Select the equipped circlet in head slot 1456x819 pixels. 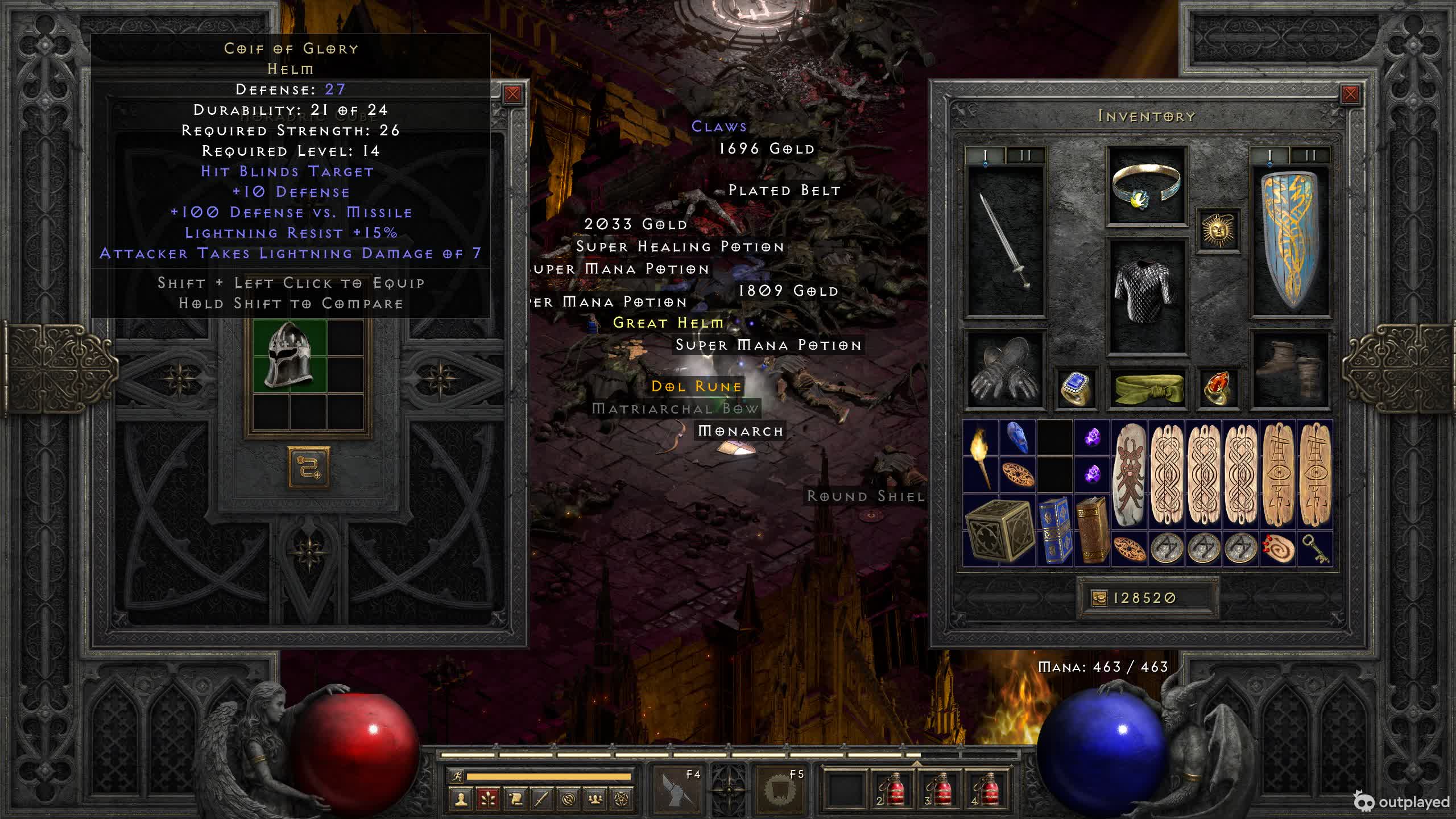pos(1146,186)
